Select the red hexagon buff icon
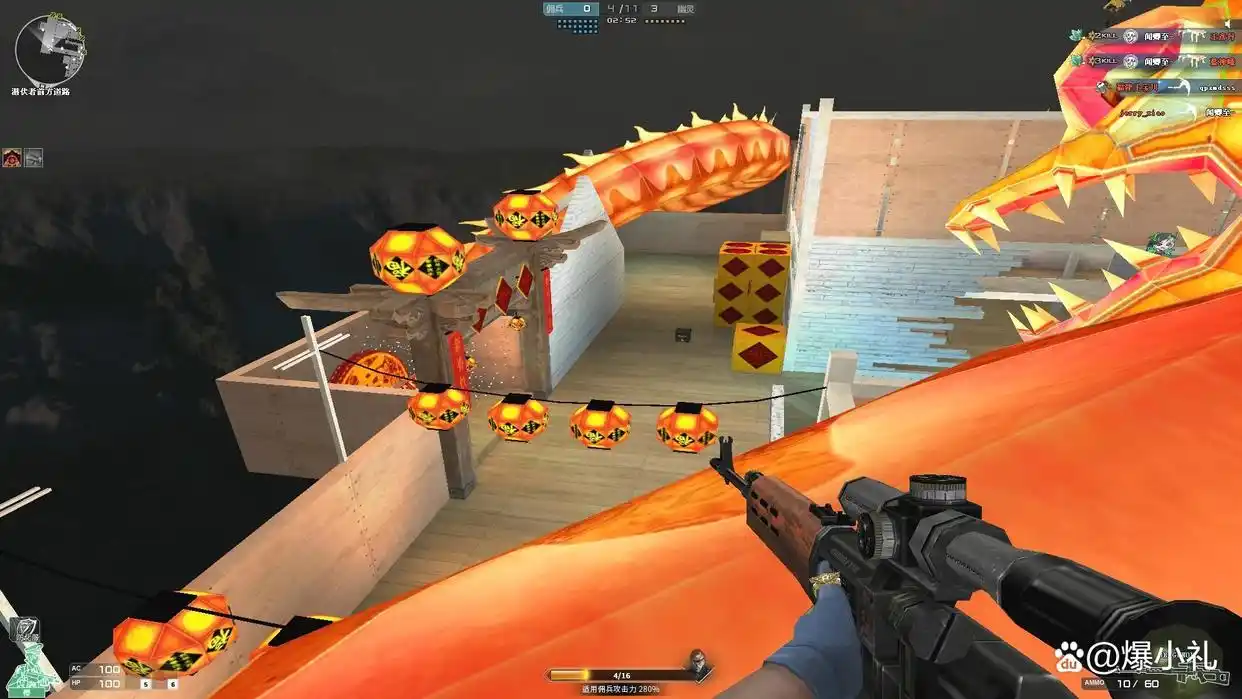This screenshot has width=1242, height=699. point(12,157)
